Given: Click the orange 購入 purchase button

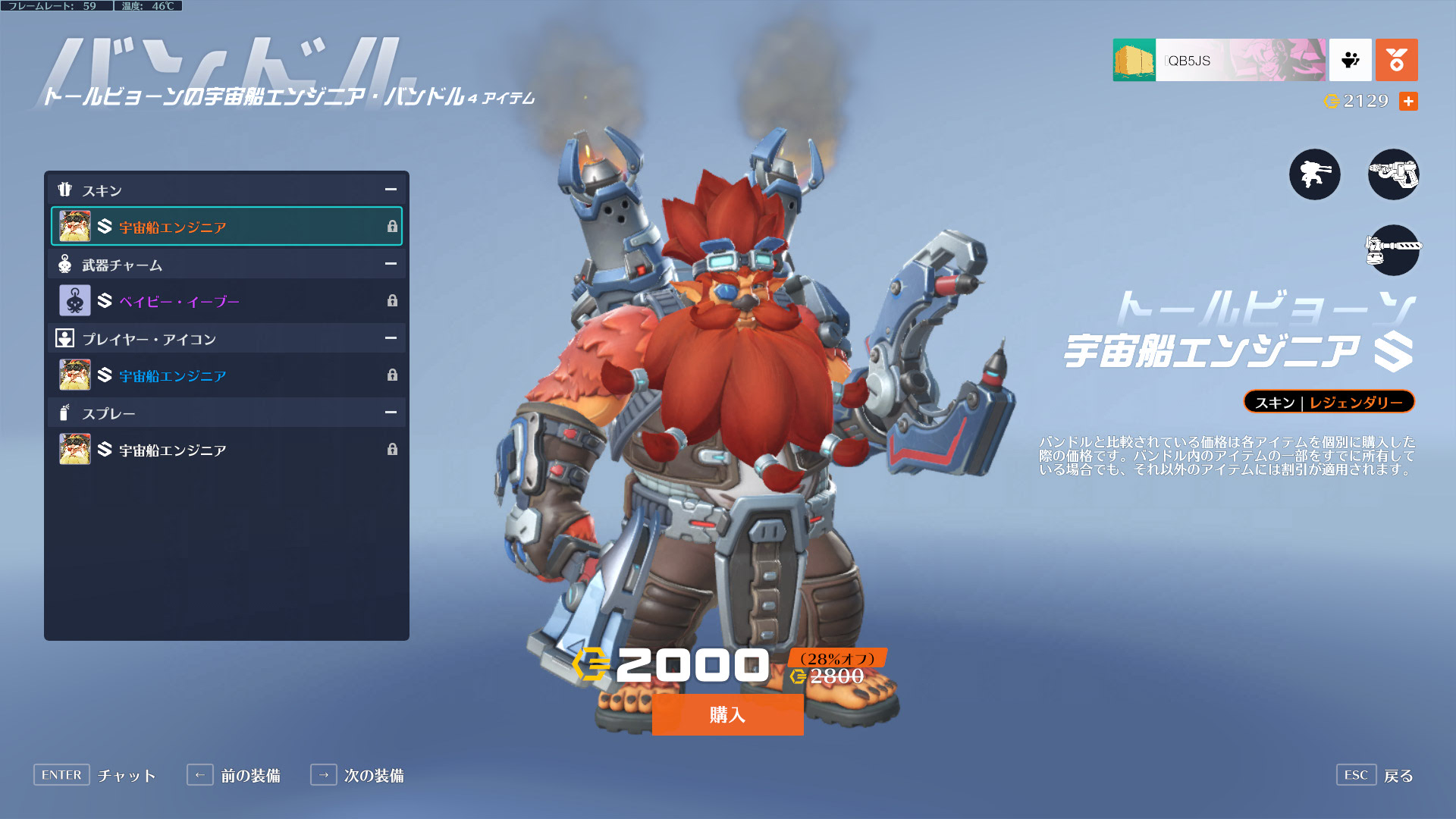Looking at the screenshot, I should tap(727, 714).
